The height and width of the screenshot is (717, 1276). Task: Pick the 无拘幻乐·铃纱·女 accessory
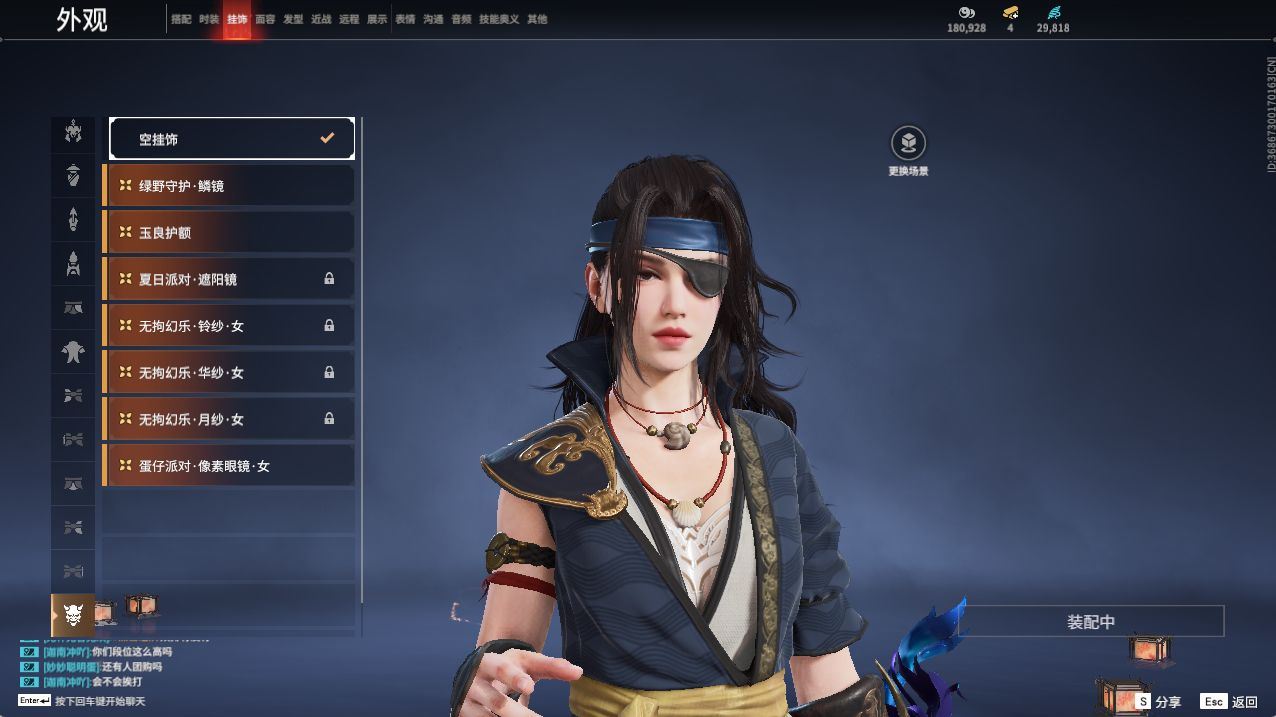click(229, 326)
